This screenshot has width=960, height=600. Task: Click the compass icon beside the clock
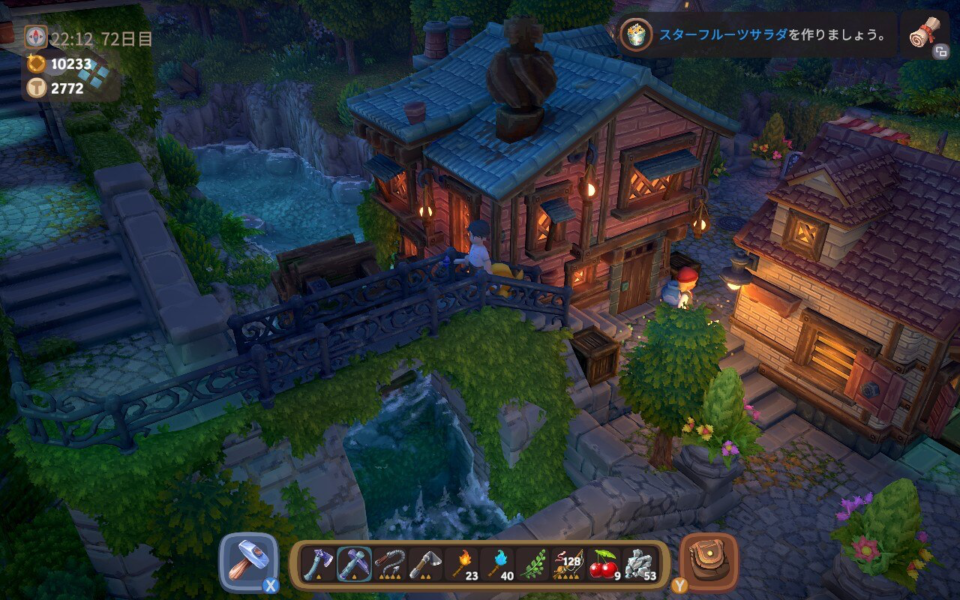[x=36, y=38]
